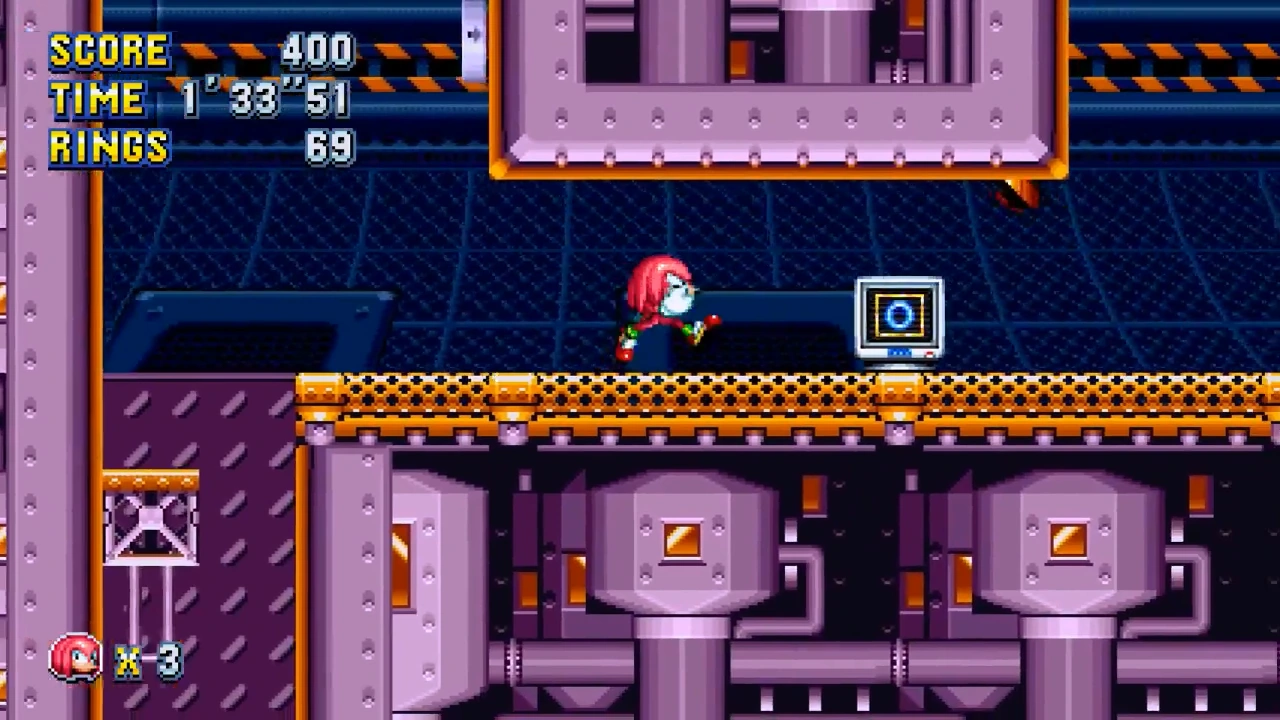Click the SCORE label in the HUD

(108, 50)
